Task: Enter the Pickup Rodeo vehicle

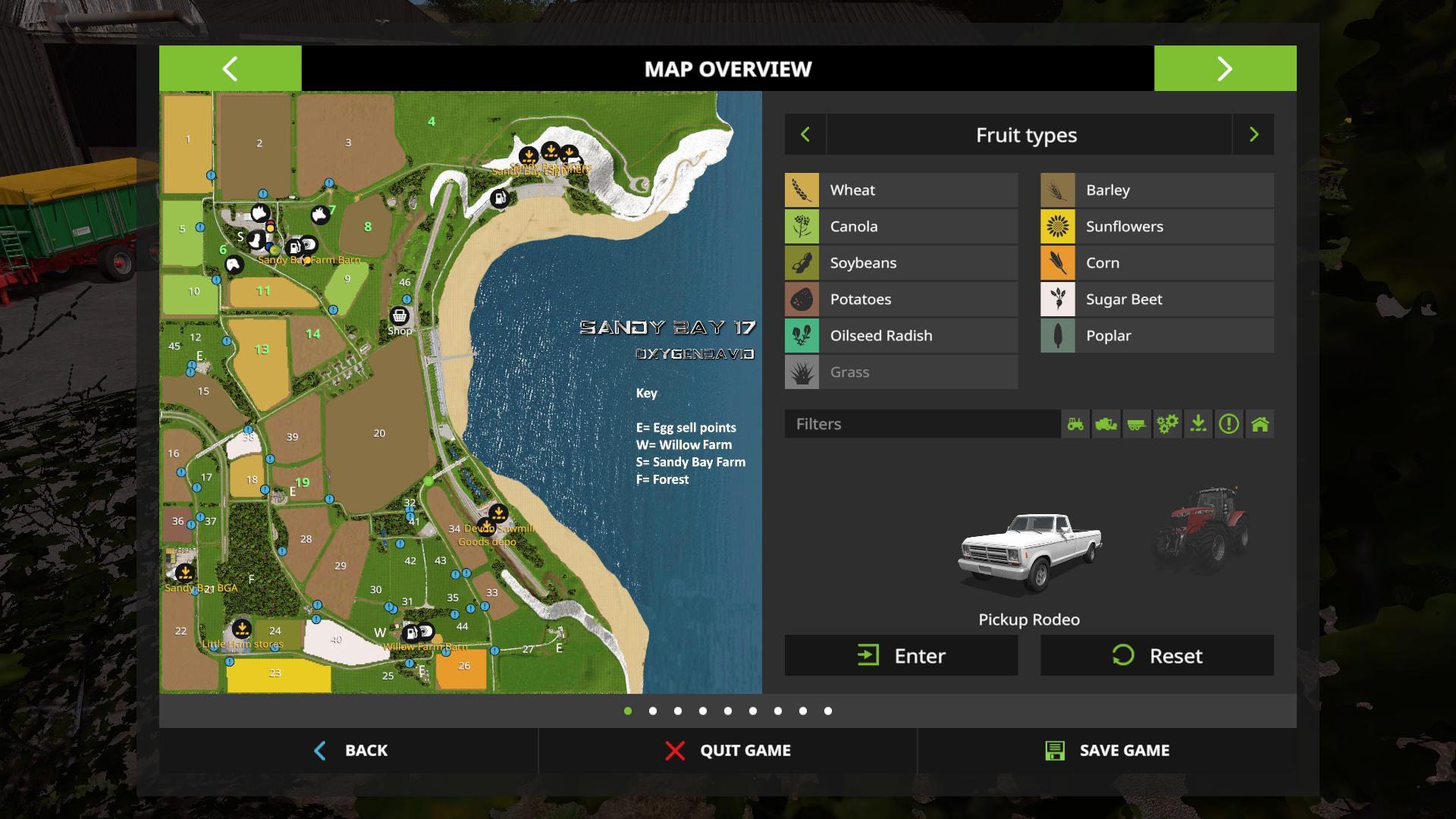Action: (x=901, y=656)
